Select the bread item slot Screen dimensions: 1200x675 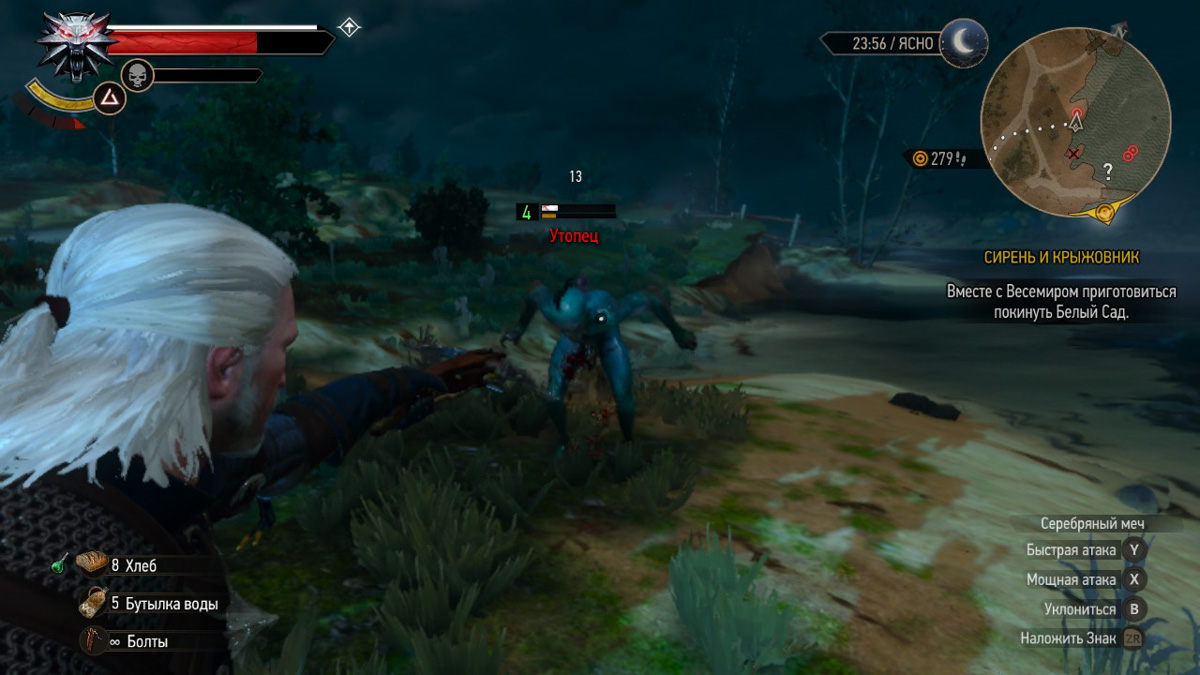tap(92, 565)
